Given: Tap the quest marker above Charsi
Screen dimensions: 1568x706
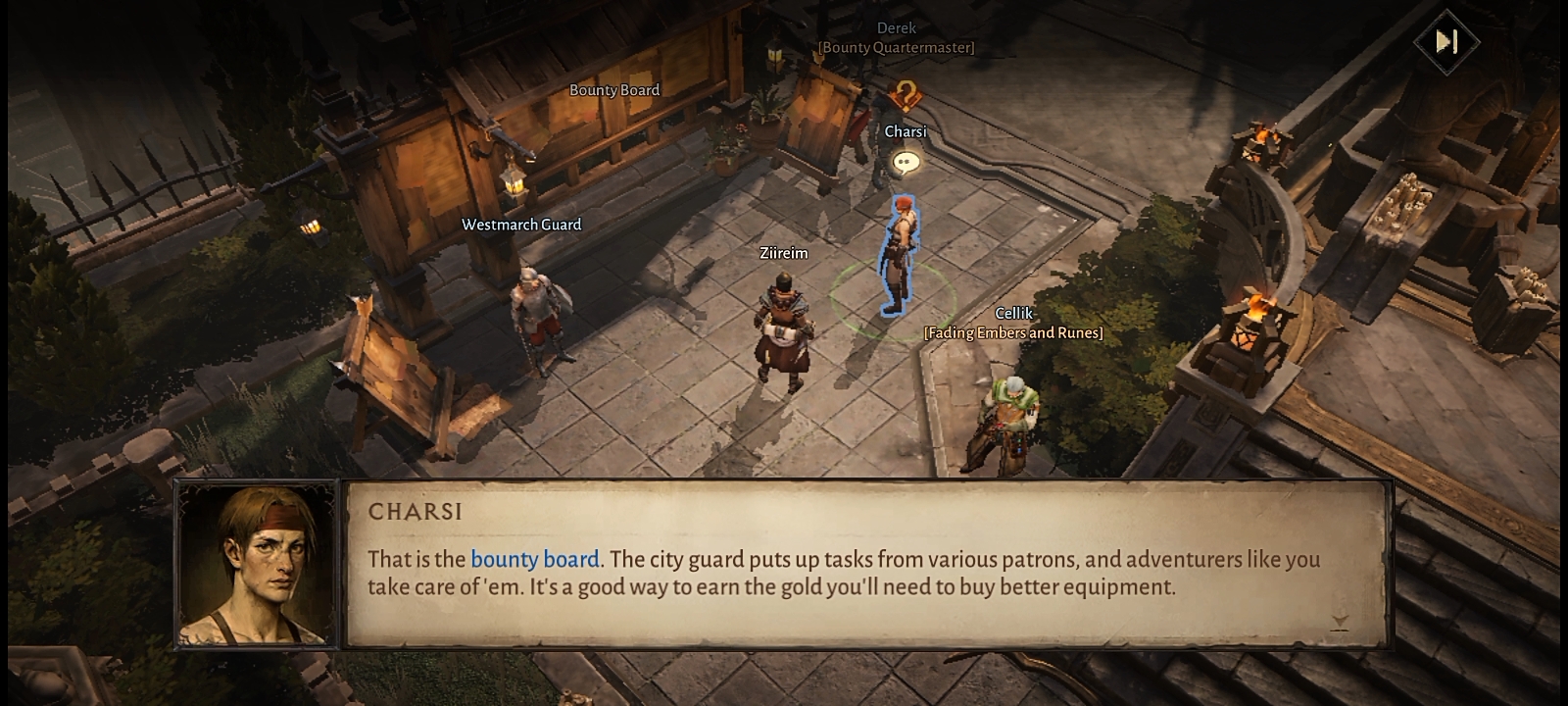Looking at the screenshot, I should pos(906,96).
